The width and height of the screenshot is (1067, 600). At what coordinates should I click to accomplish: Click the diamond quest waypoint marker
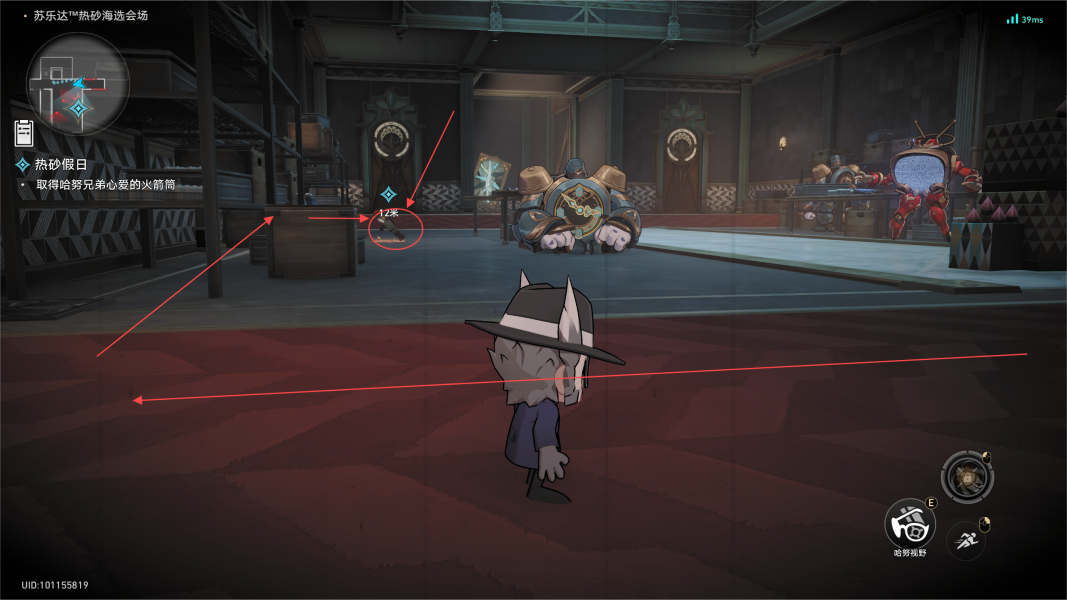(x=389, y=194)
